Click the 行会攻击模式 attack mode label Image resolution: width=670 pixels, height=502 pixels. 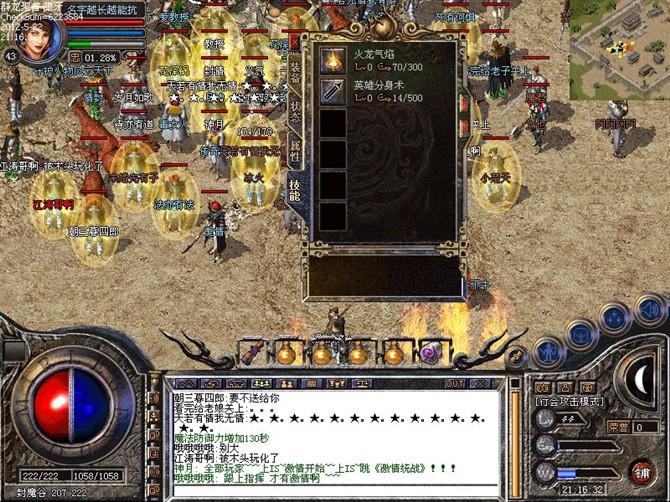pos(568,400)
